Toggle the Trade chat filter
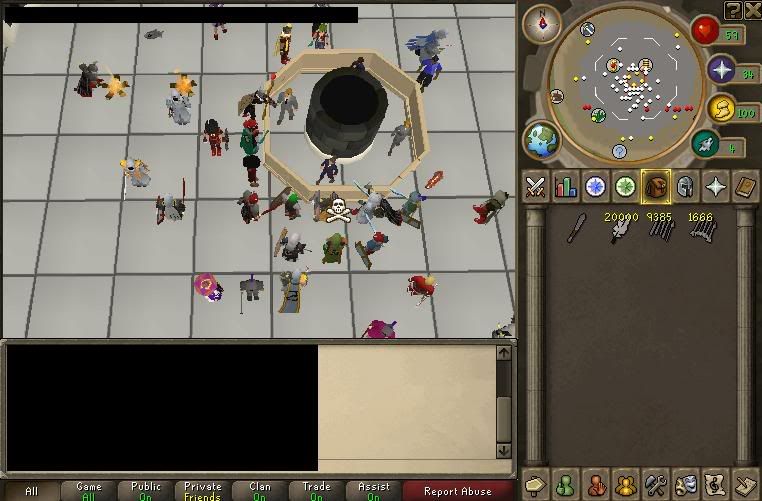The image size is (762, 501). click(x=316, y=491)
